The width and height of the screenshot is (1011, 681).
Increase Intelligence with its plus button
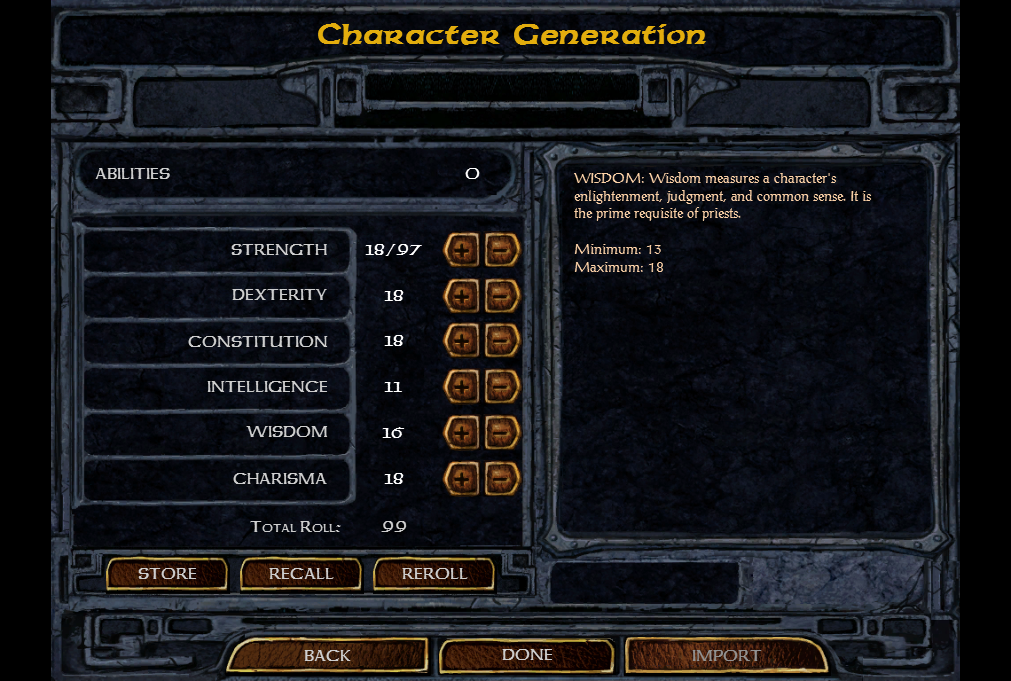coord(462,387)
